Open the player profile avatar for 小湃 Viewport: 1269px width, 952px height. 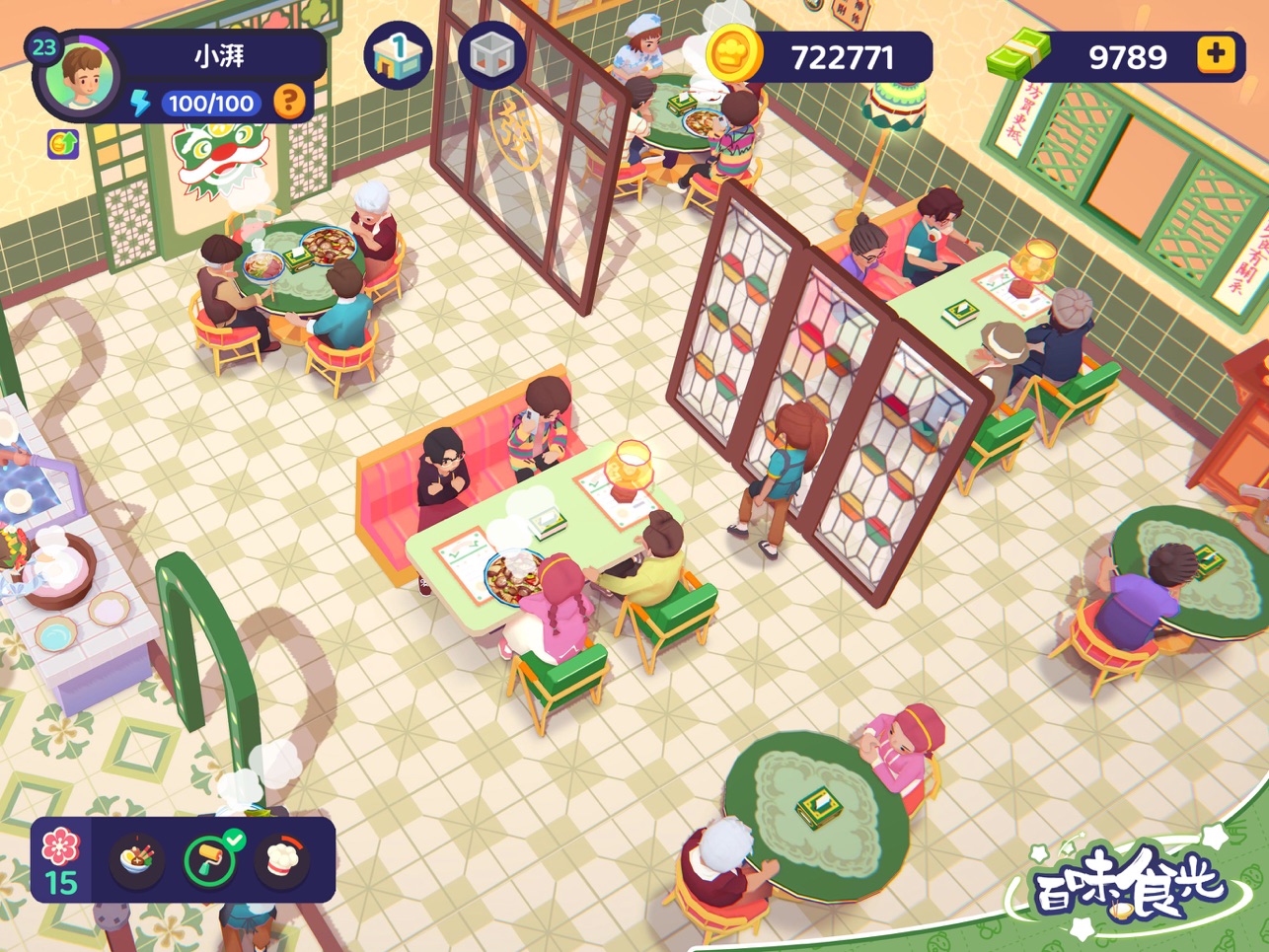87,76
